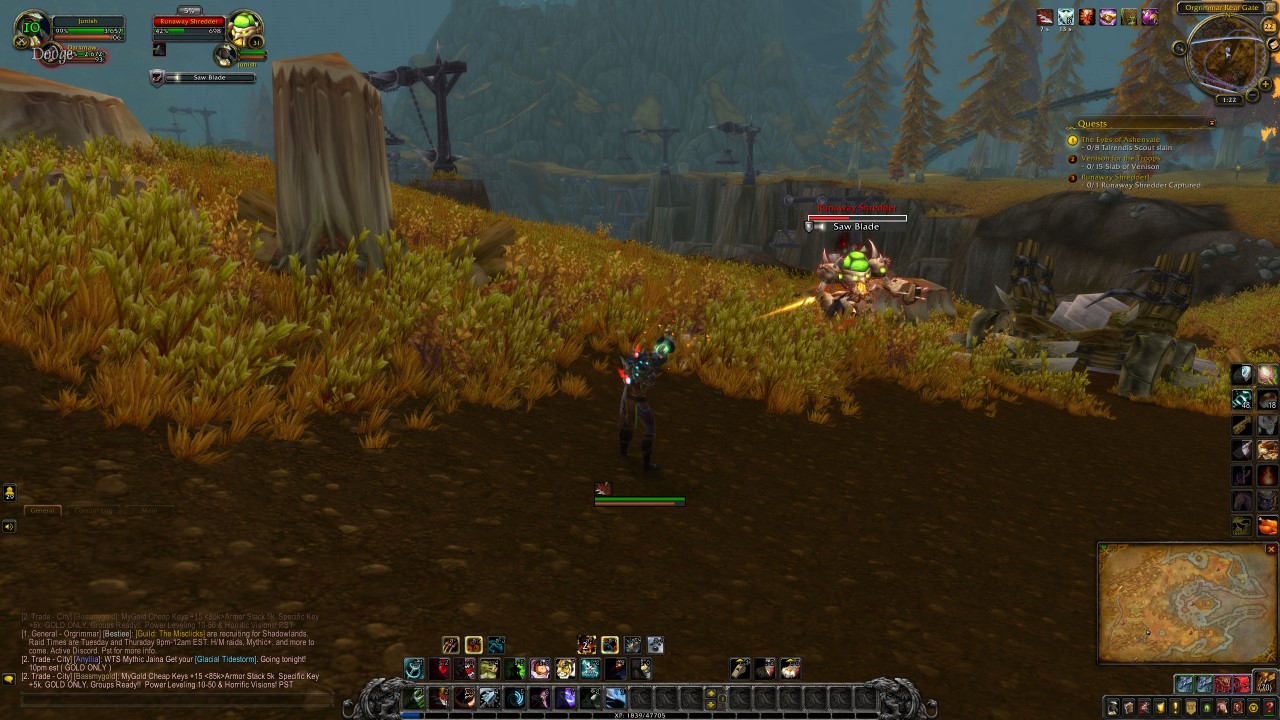Open the Achievements shield icon
1280x720 pixels.
[1160, 706]
